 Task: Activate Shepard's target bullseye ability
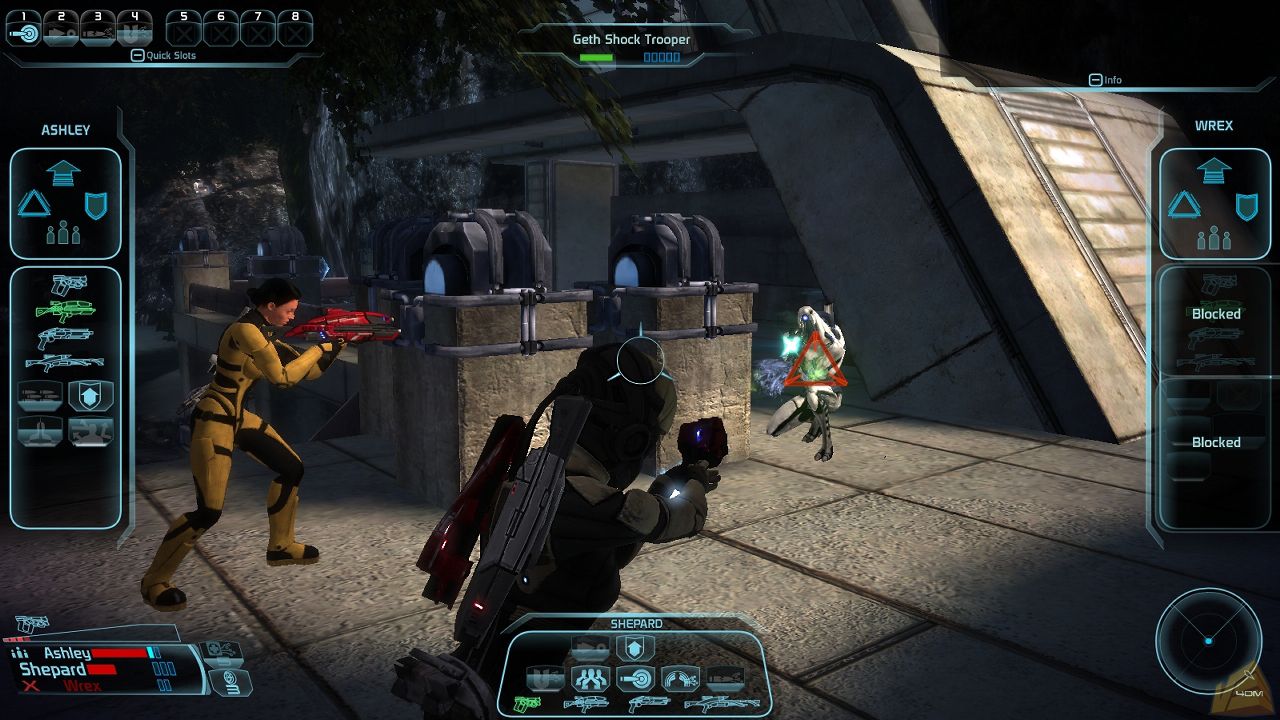coord(635,679)
